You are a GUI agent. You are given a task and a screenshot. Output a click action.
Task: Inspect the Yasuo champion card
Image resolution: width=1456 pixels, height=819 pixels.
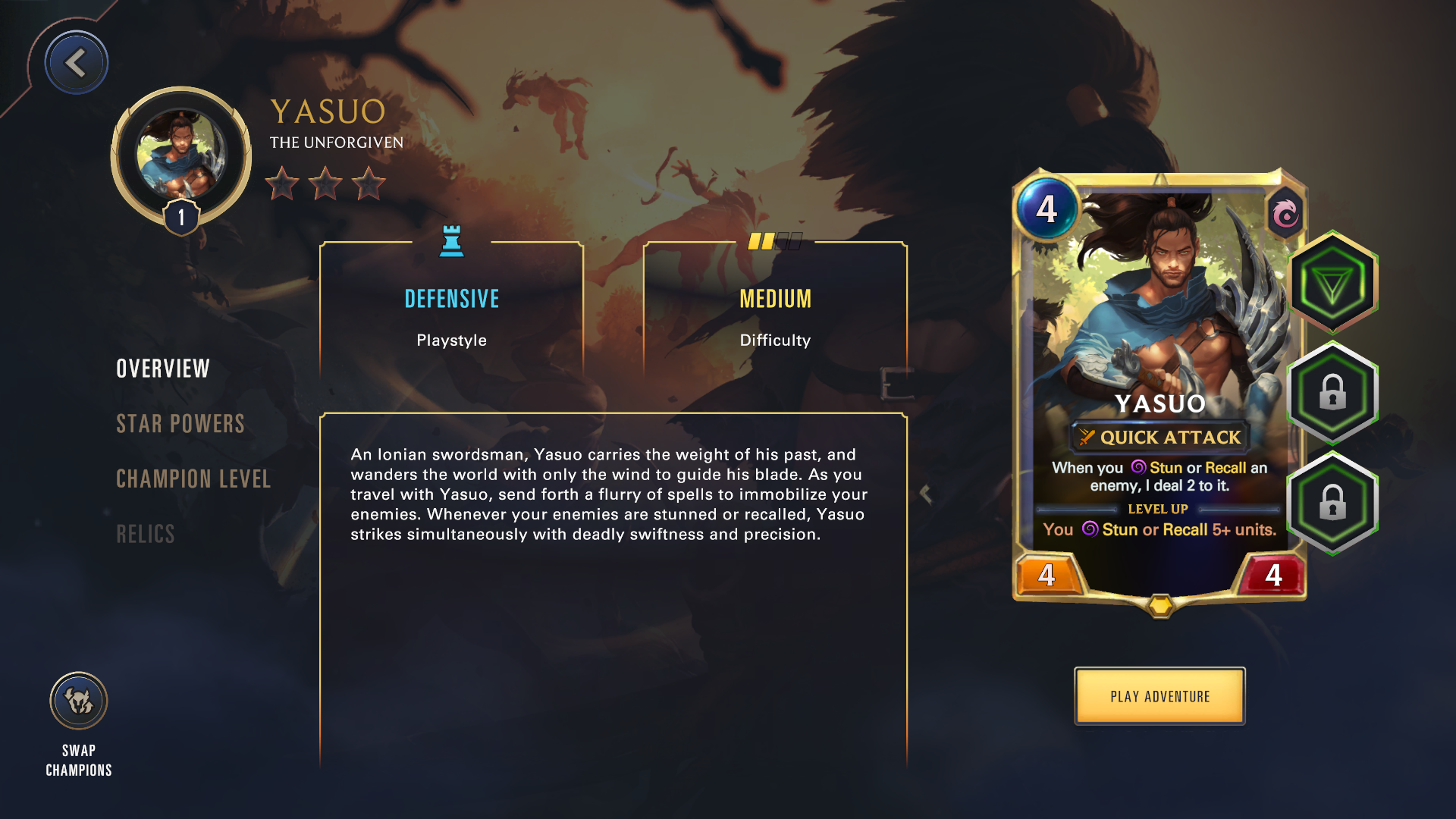tap(1159, 387)
